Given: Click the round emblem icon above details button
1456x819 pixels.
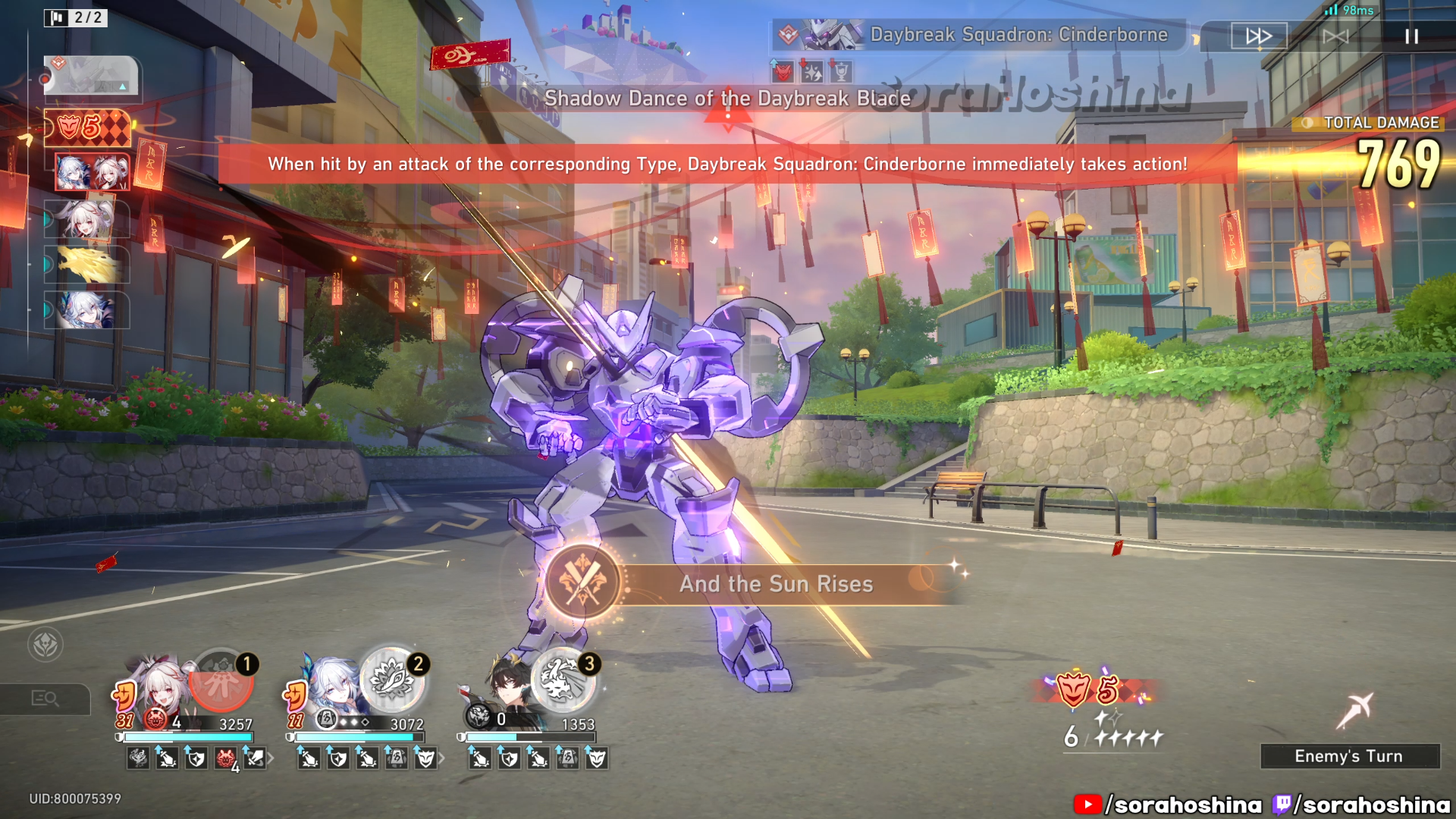Looking at the screenshot, I should point(45,645).
